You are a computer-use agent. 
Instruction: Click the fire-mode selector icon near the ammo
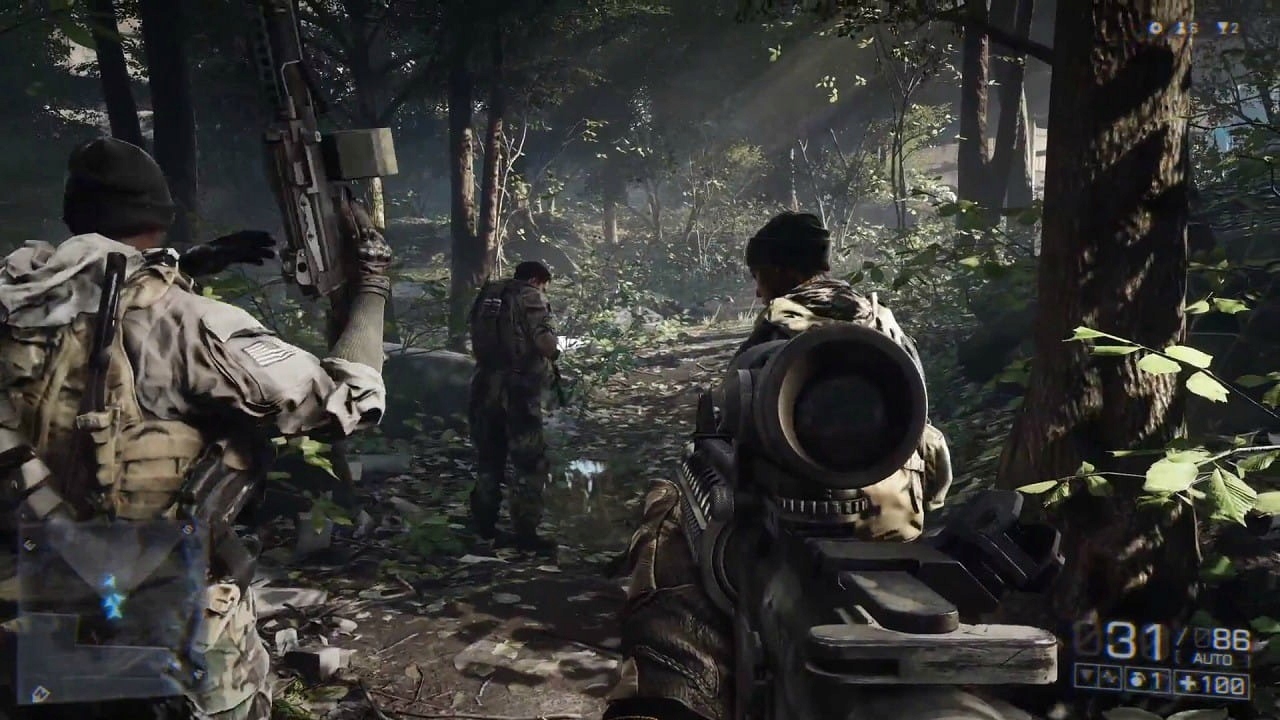pos(1087,676)
